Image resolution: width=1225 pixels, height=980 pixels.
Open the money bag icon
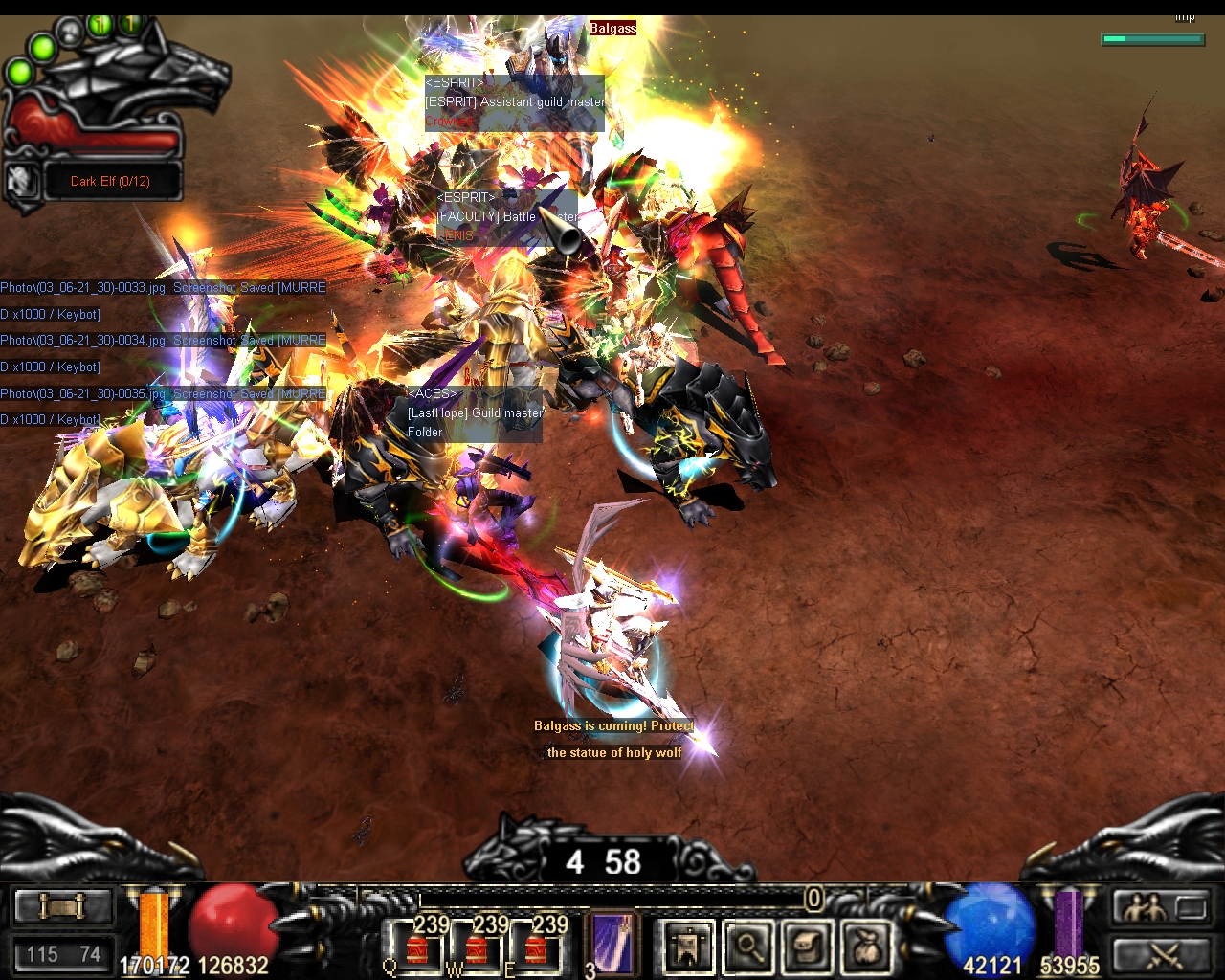866,947
